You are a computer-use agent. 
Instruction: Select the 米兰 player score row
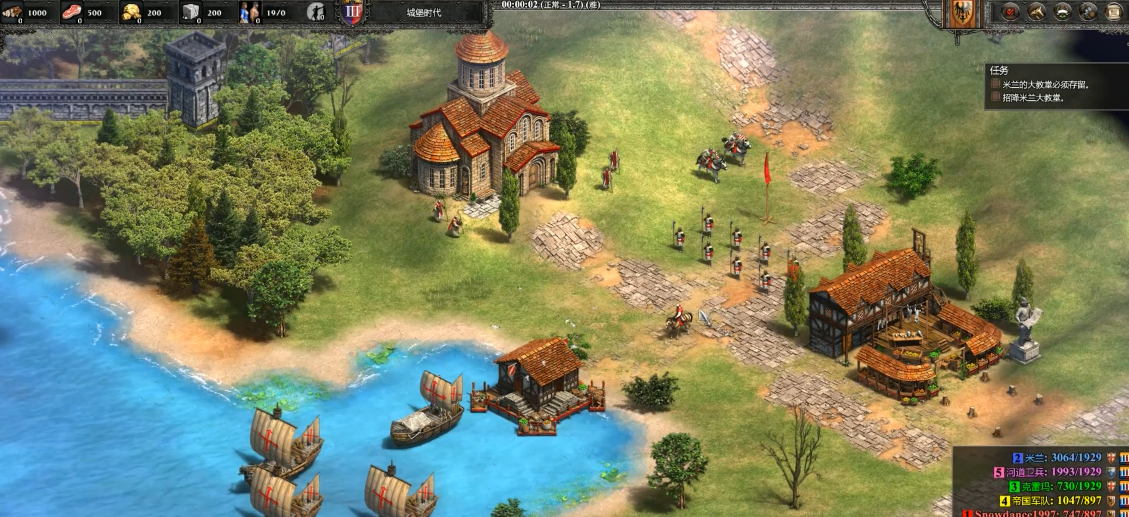click(1060, 457)
